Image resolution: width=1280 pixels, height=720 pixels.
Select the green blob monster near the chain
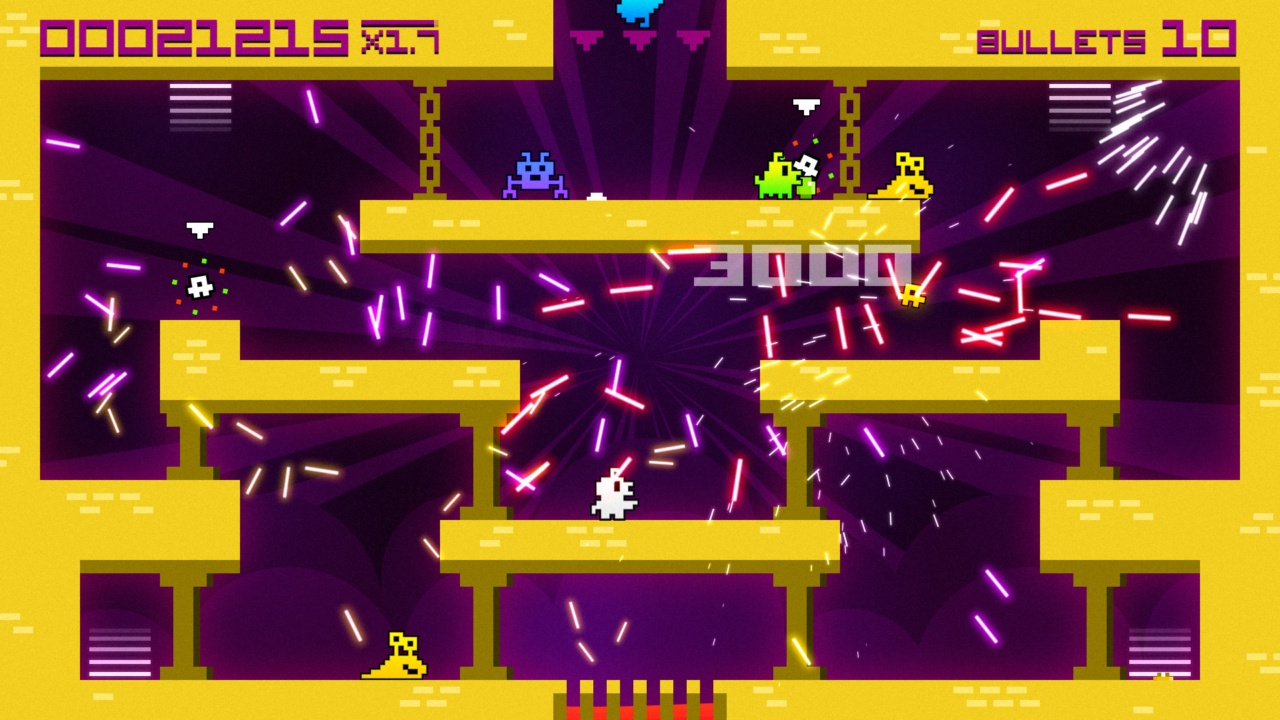click(779, 175)
